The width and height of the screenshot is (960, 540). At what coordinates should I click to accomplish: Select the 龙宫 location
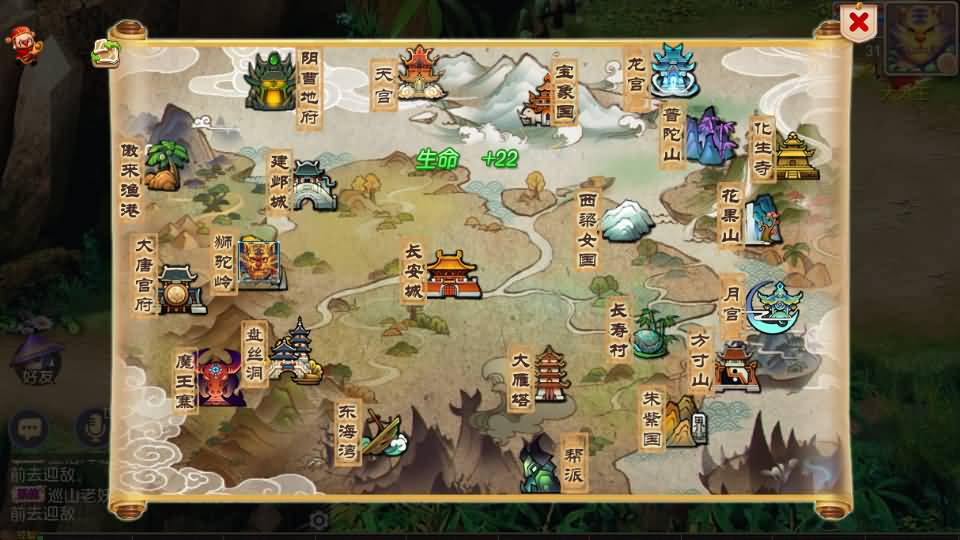pos(673,69)
